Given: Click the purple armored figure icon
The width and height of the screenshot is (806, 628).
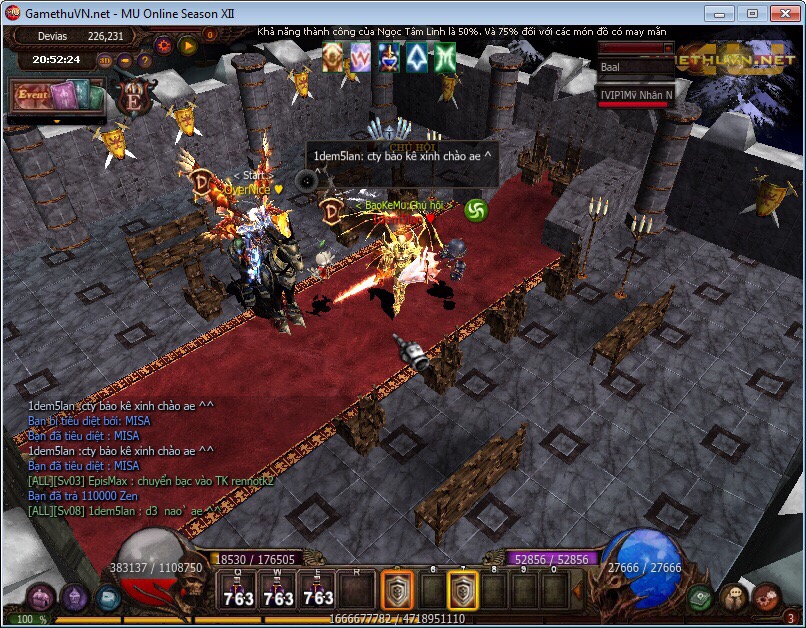Looking at the screenshot, I should [75, 598].
